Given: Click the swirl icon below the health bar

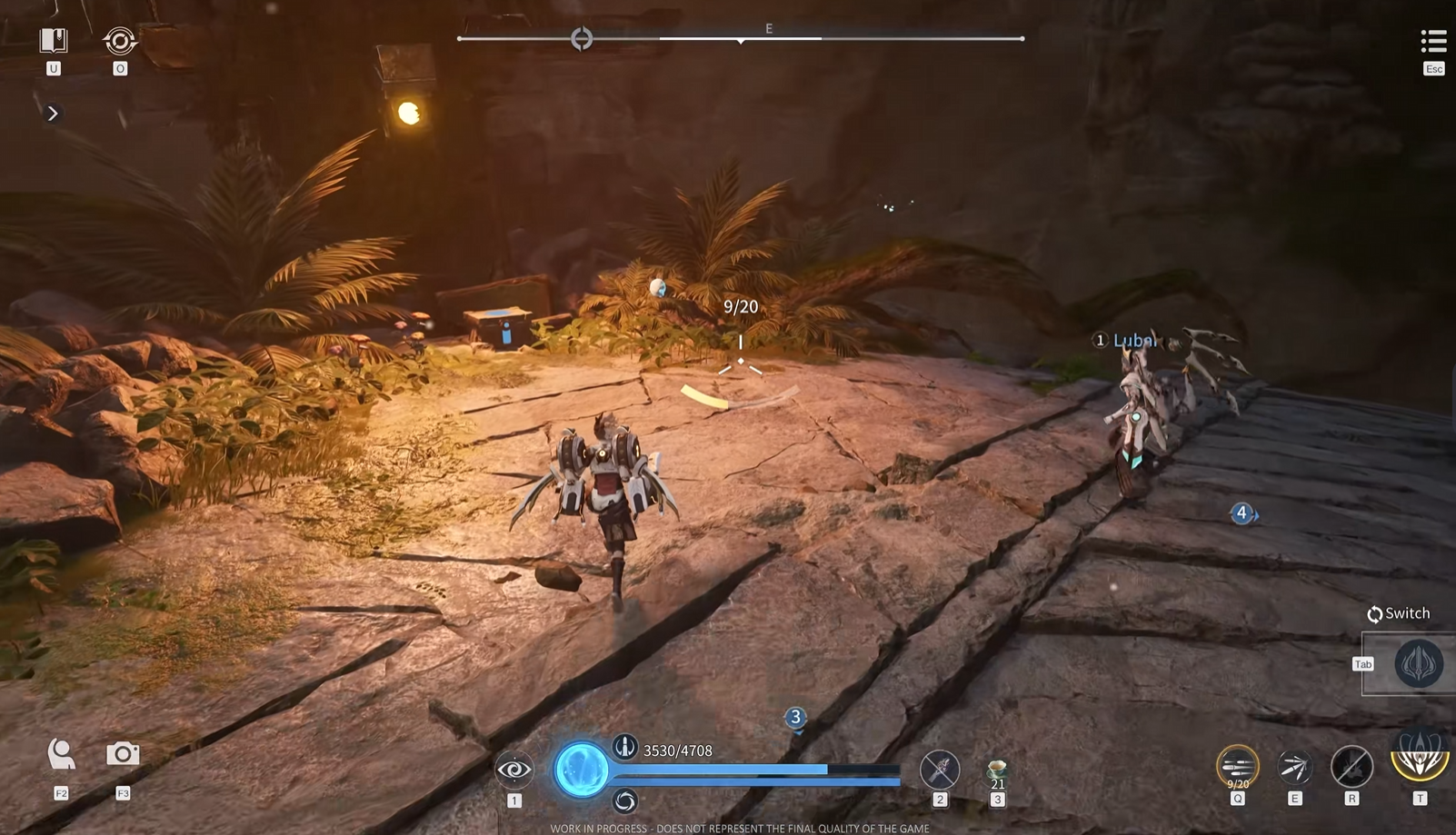Looking at the screenshot, I should coord(624,800).
